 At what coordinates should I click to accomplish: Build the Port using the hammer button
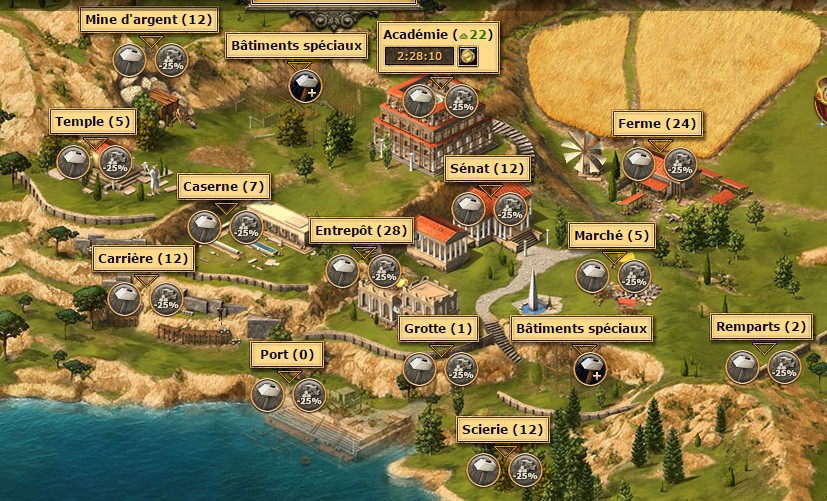pos(267,395)
